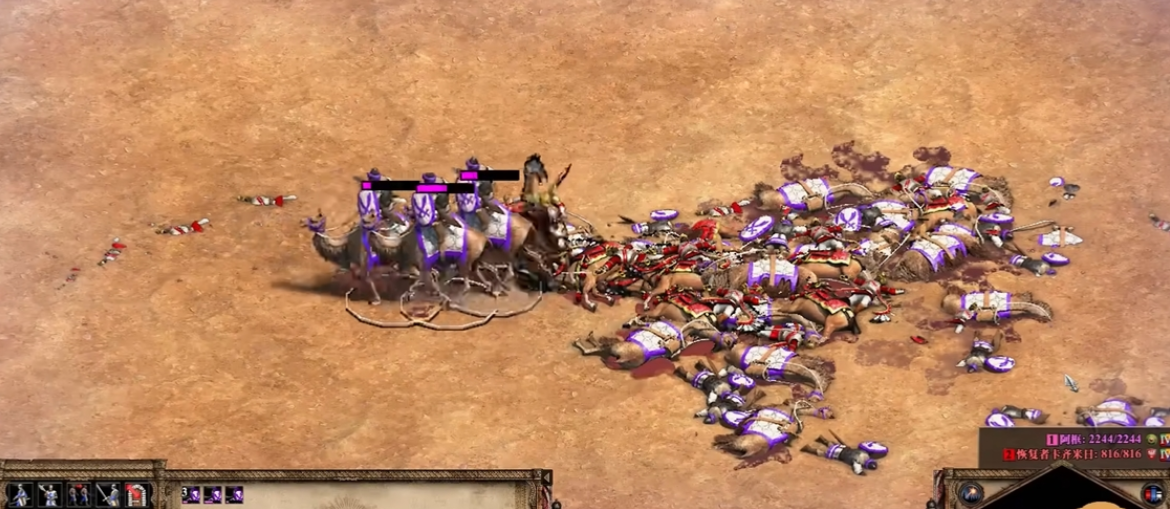
Task: Click the sword-bearing soldier no-attack icon
Action: 107,494
